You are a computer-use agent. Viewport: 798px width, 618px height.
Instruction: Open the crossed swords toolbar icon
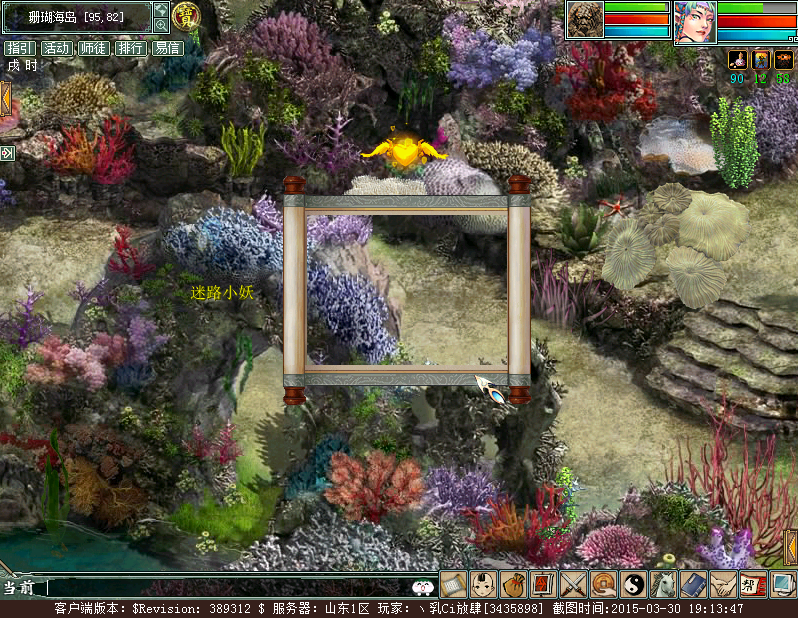click(574, 584)
